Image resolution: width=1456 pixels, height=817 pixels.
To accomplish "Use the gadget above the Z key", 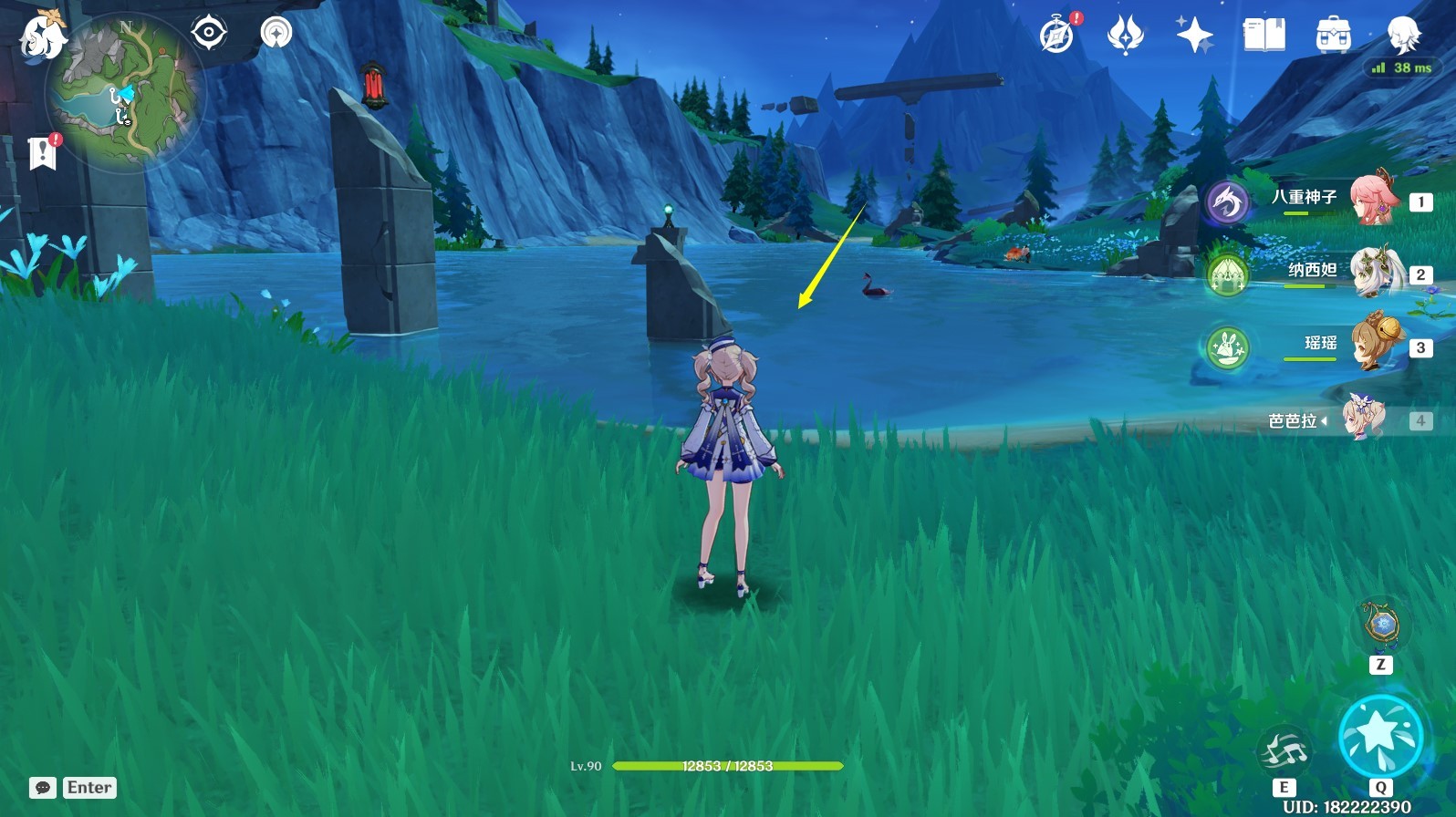I will coord(1380,625).
